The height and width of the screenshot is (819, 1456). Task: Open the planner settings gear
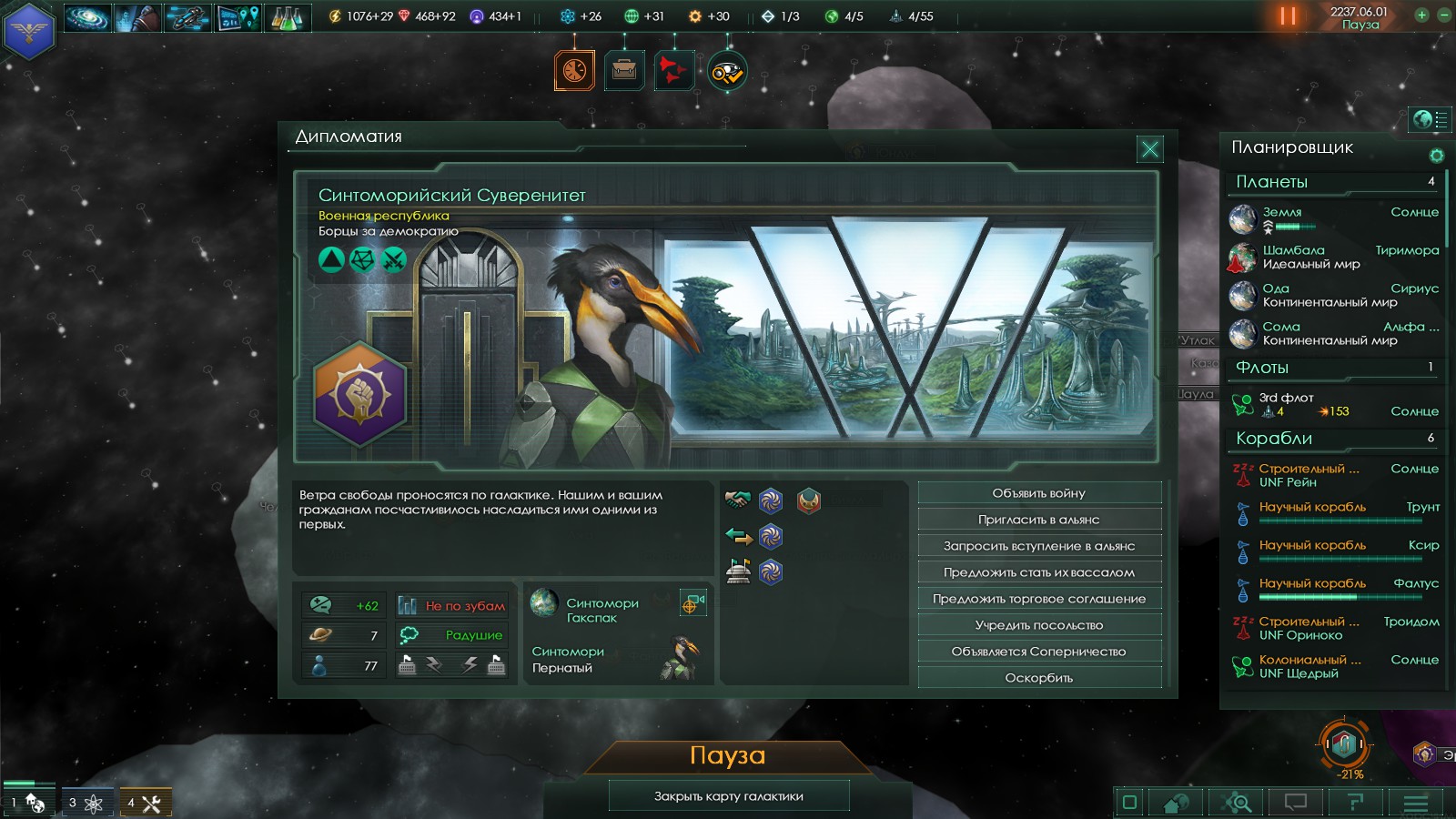[1437, 156]
